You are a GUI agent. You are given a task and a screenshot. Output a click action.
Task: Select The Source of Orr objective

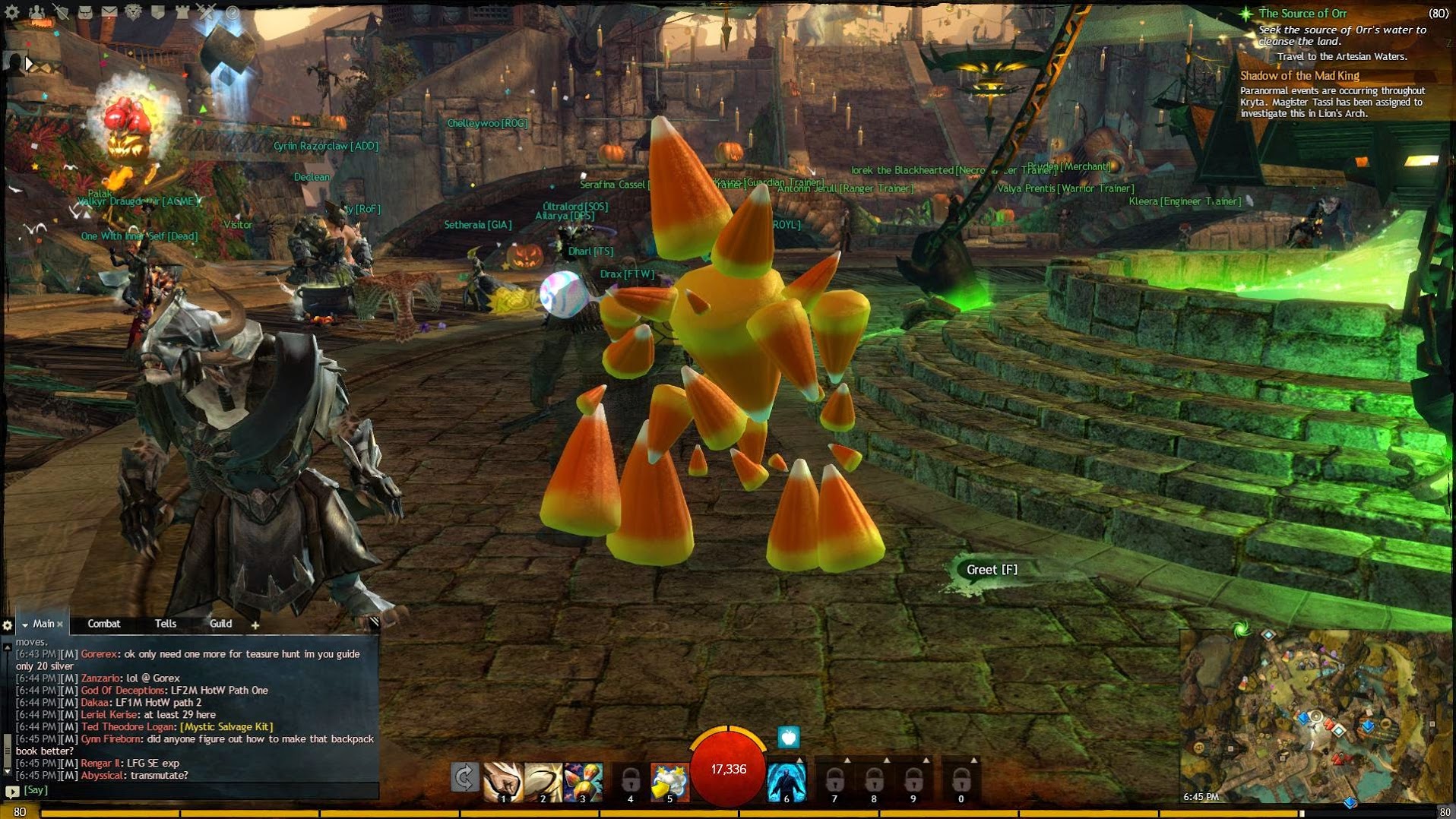click(x=1302, y=14)
